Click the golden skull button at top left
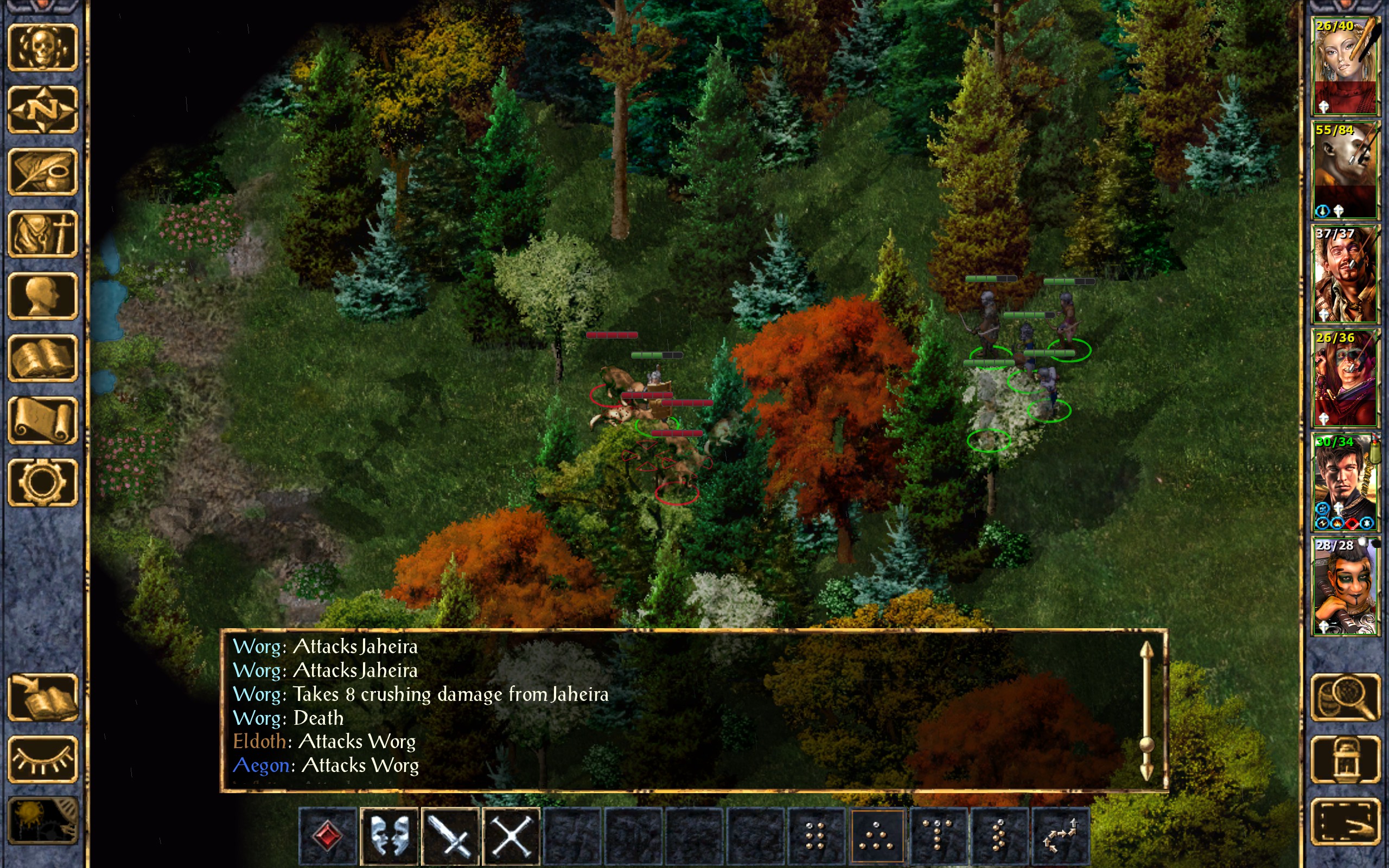 pyautogui.click(x=42, y=47)
